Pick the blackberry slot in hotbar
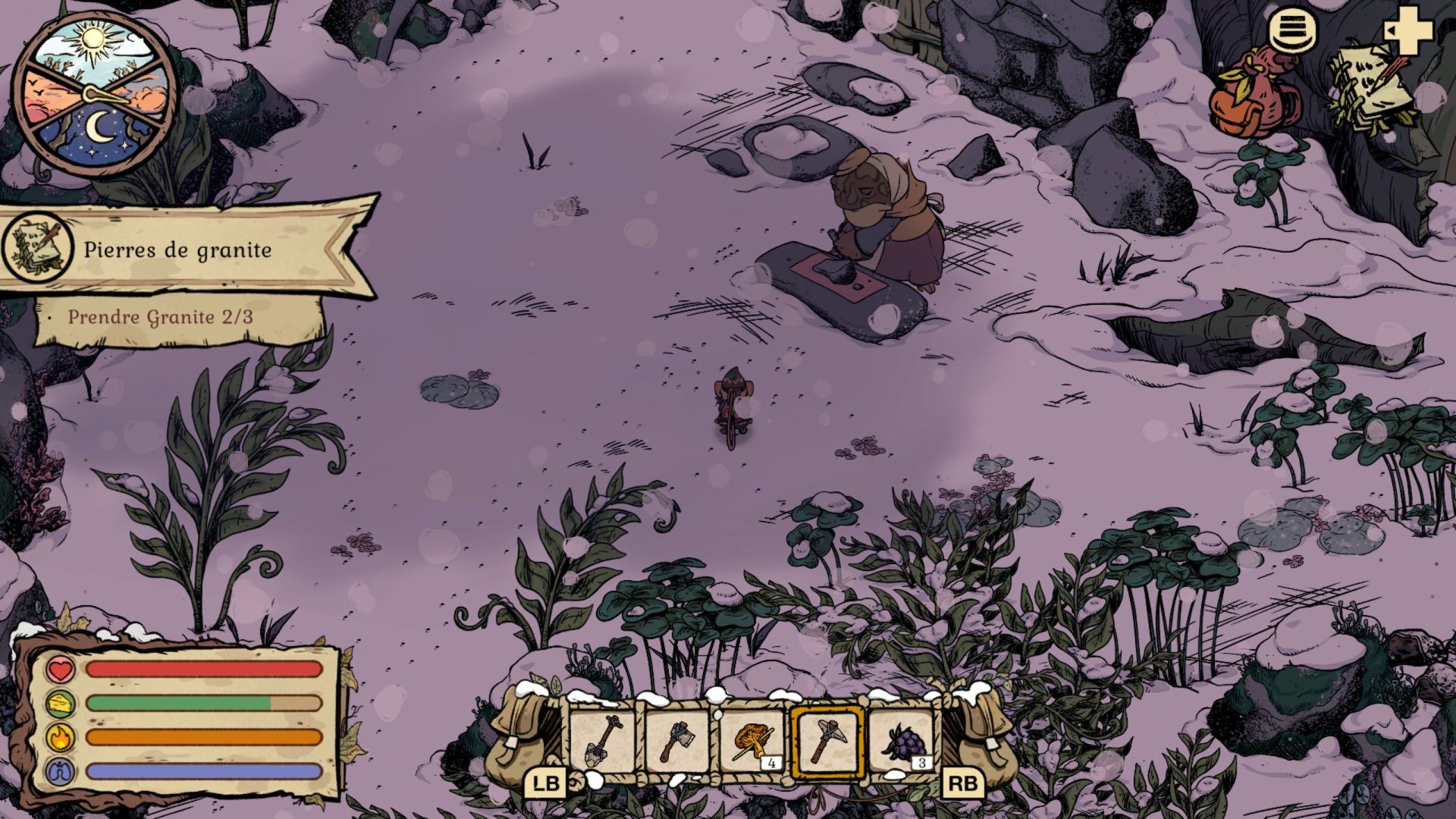1456x819 pixels. (x=901, y=741)
